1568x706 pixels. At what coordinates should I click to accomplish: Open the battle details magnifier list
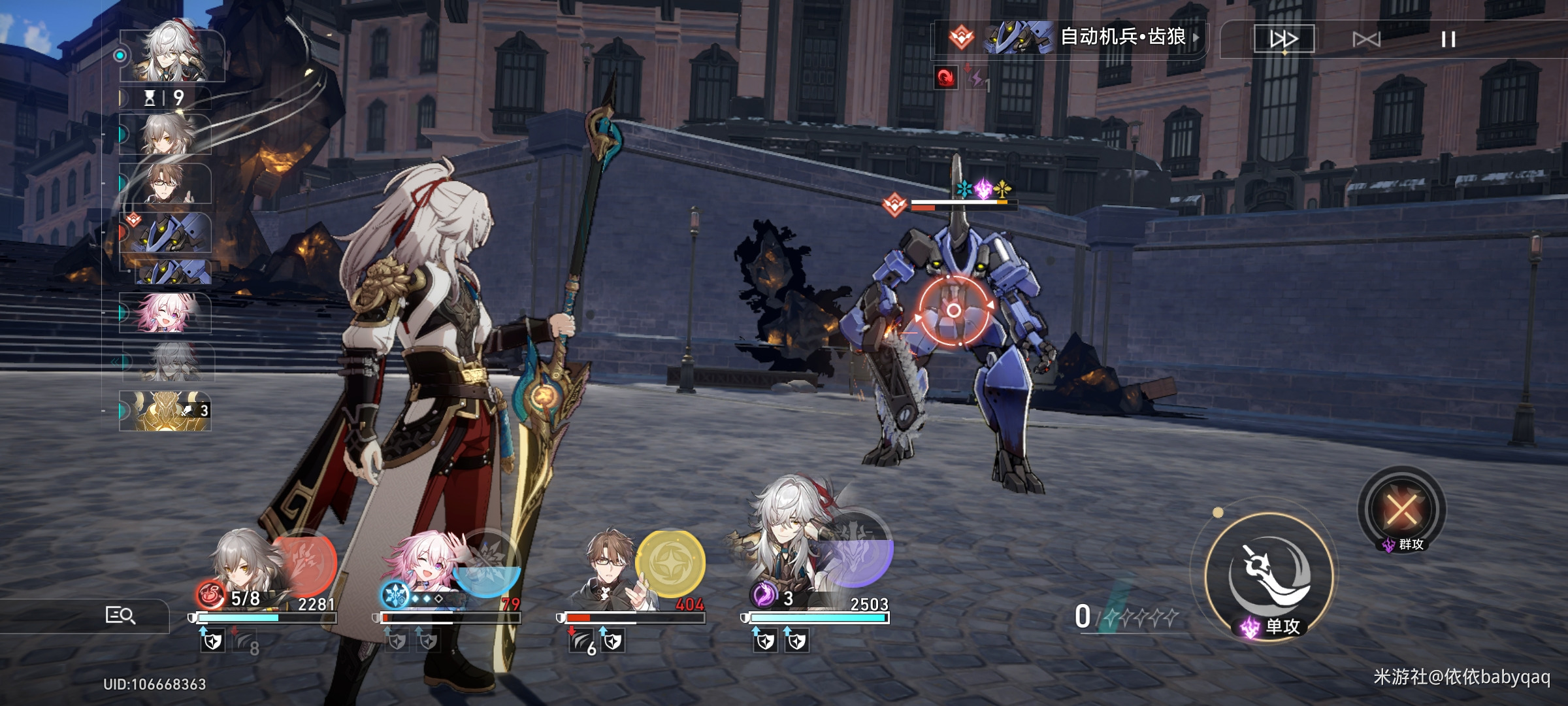pyautogui.click(x=120, y=615)
